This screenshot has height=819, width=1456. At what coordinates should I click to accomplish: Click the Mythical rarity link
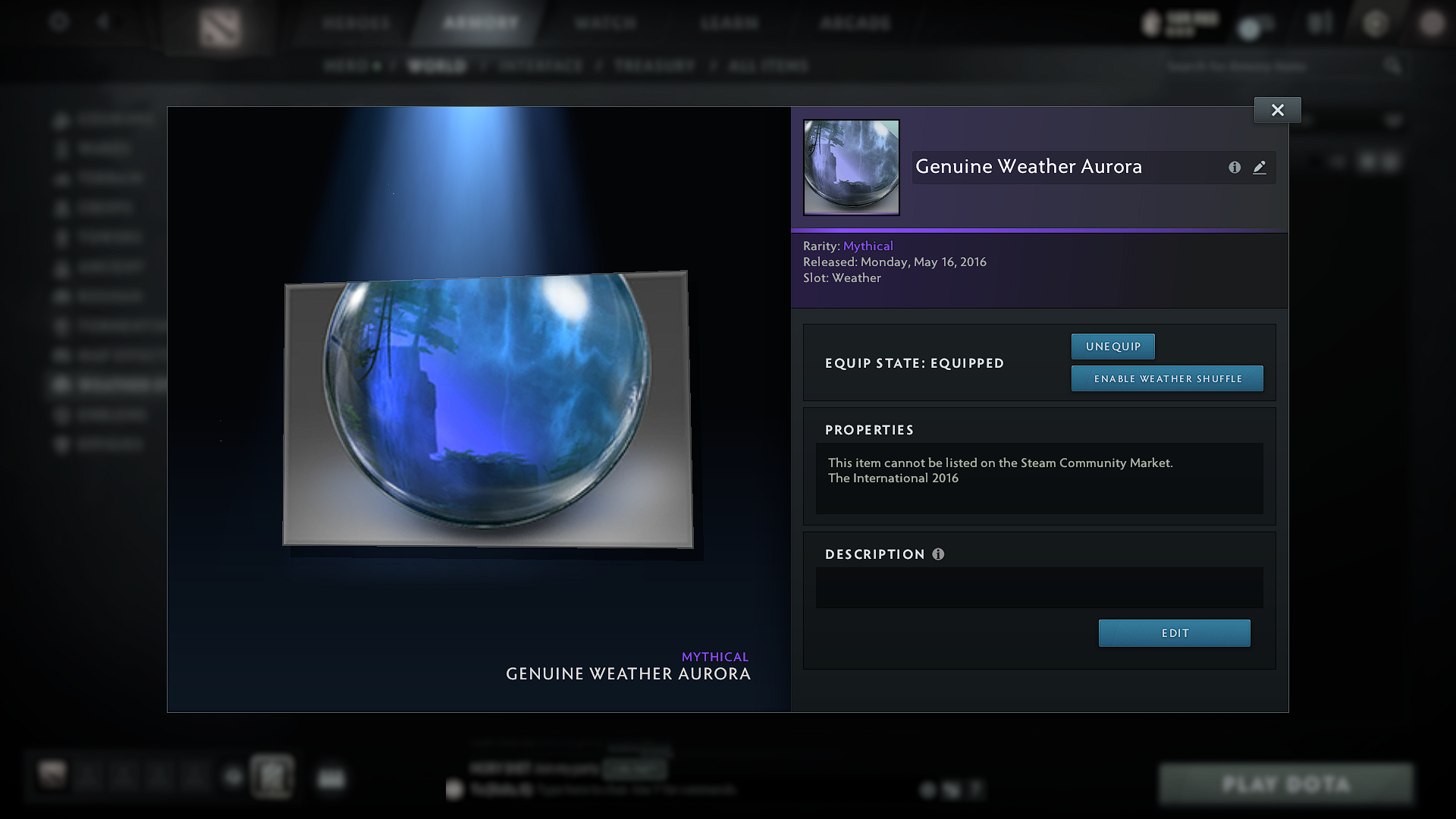[868, 246]
